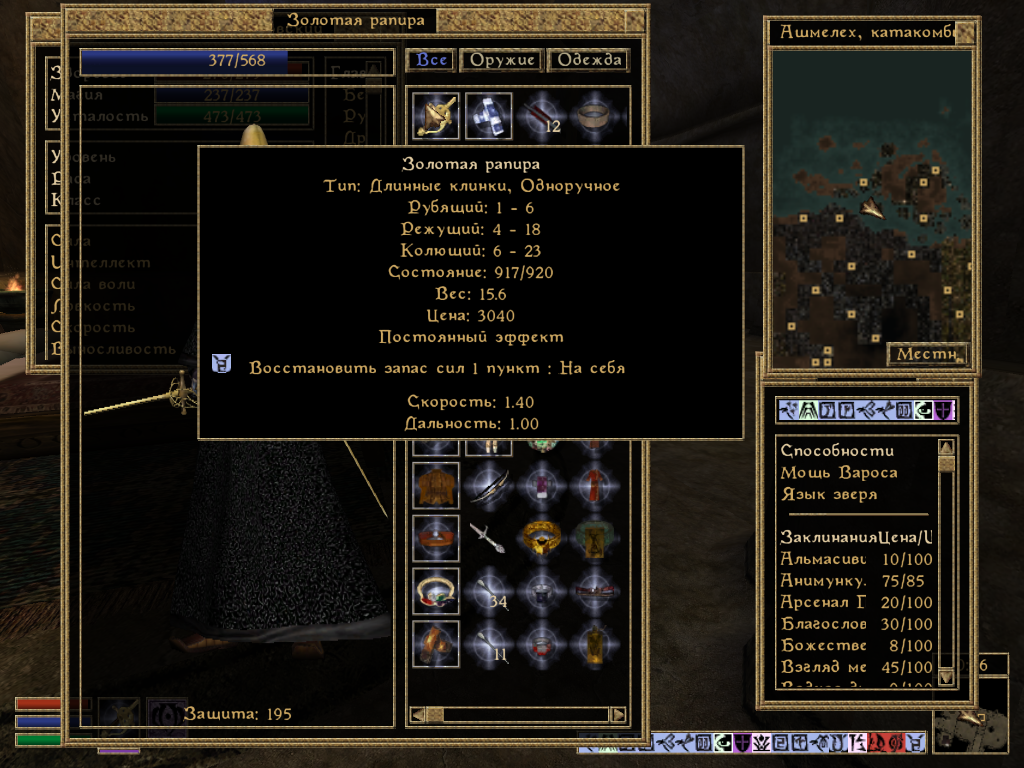Screen dimensions: 1024x768
Task: Click the red robe inventory item
Action: pos(597,485)
